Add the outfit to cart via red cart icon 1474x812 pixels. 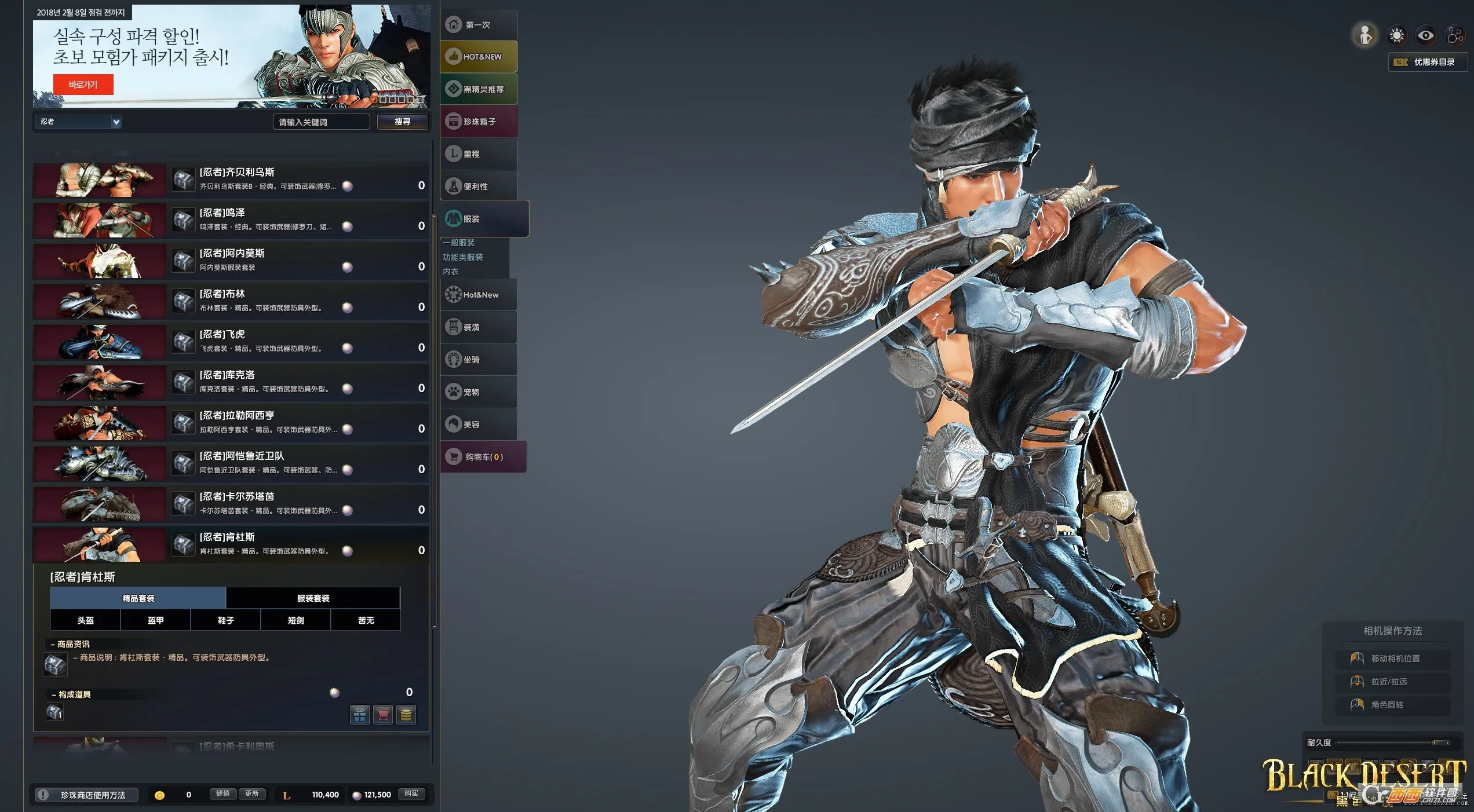click(x=382, y=715)
